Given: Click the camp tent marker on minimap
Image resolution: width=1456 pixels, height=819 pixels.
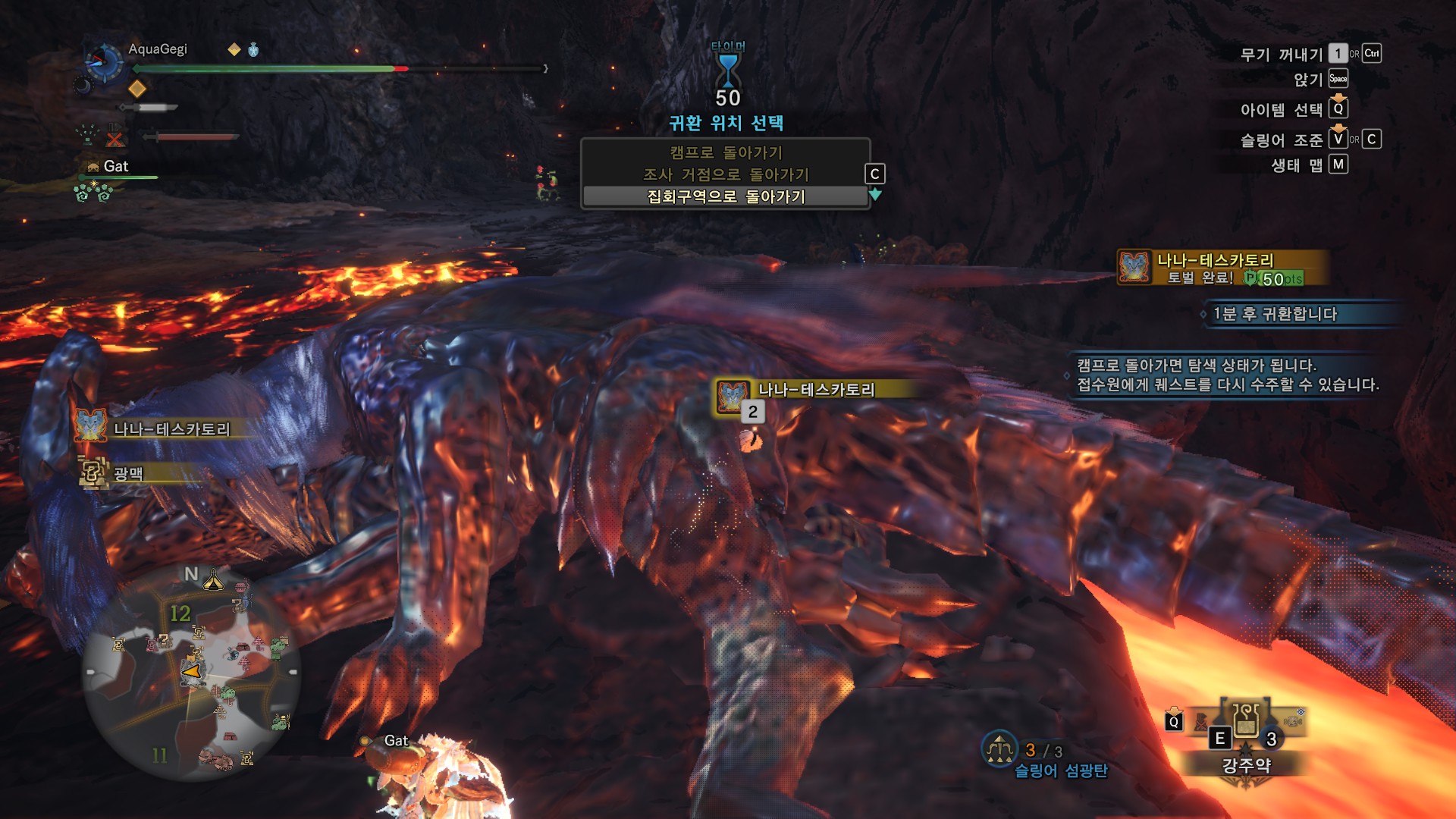Looking at the screenshot, I should pyautogui.click(x=213, y=580).
